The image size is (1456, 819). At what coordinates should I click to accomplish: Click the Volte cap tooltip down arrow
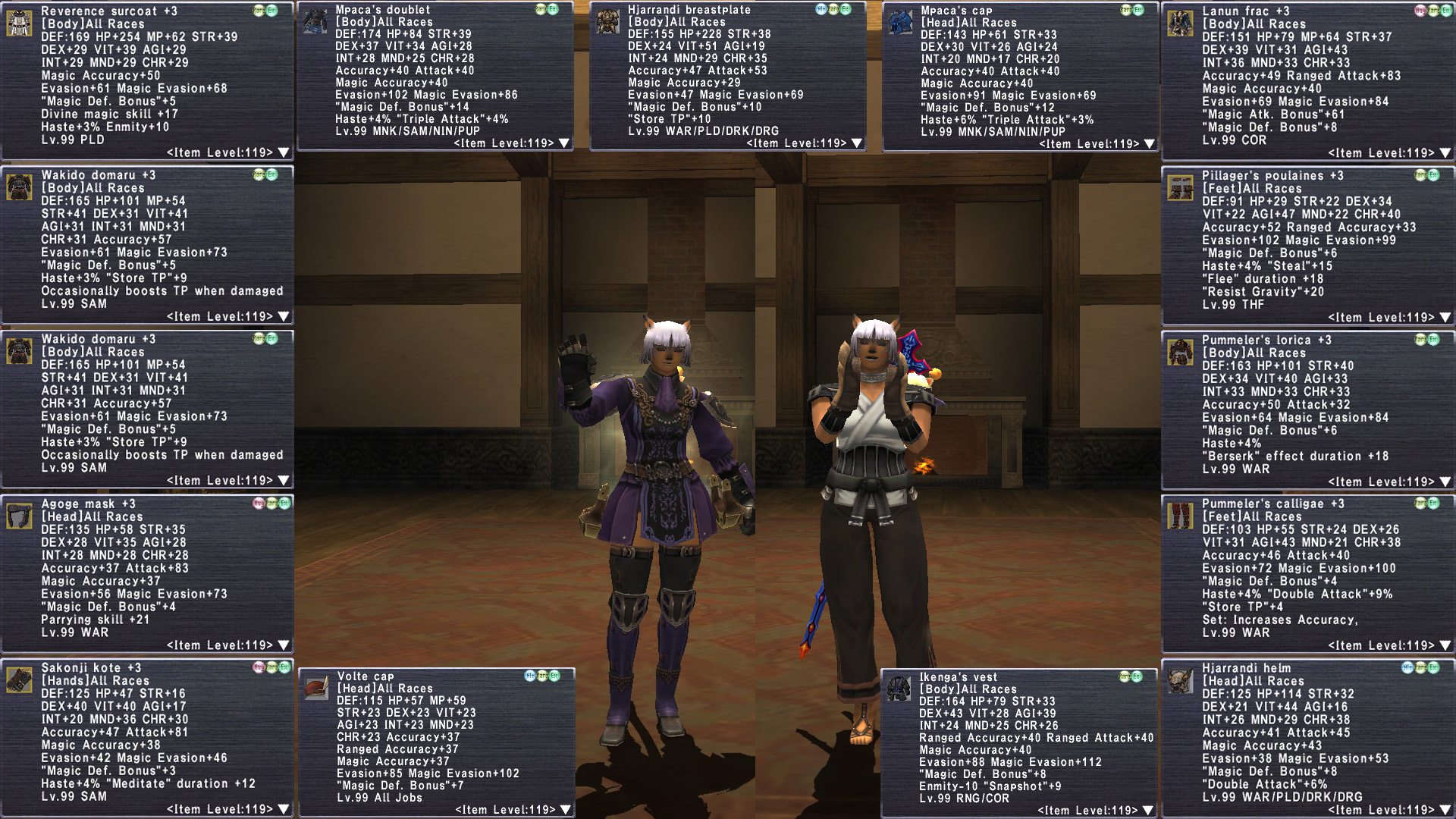pyautogui.click(x=566, y=810)
